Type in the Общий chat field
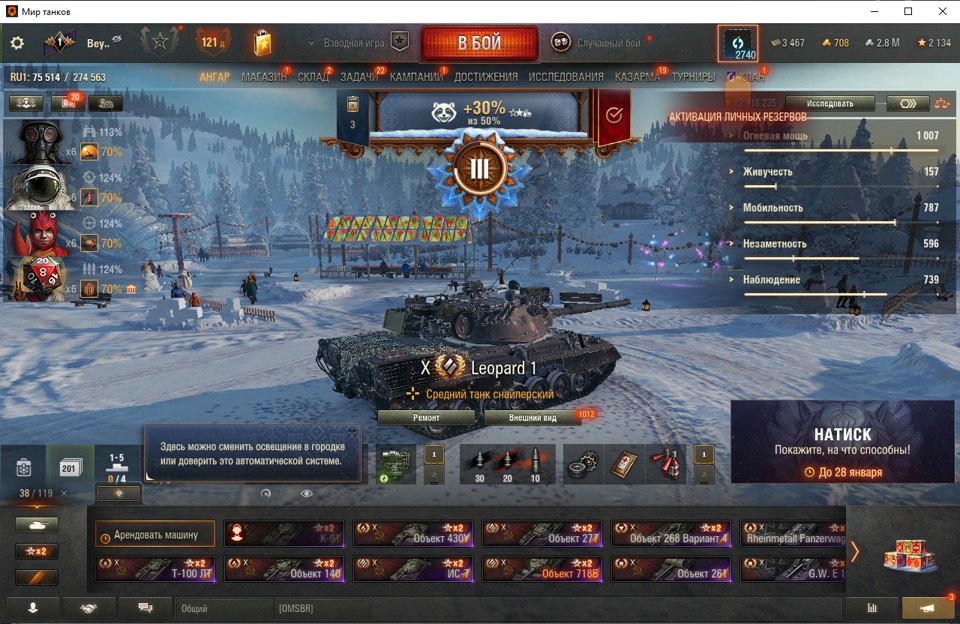Viewport: 960px width, 624px height. click(225, 607)
